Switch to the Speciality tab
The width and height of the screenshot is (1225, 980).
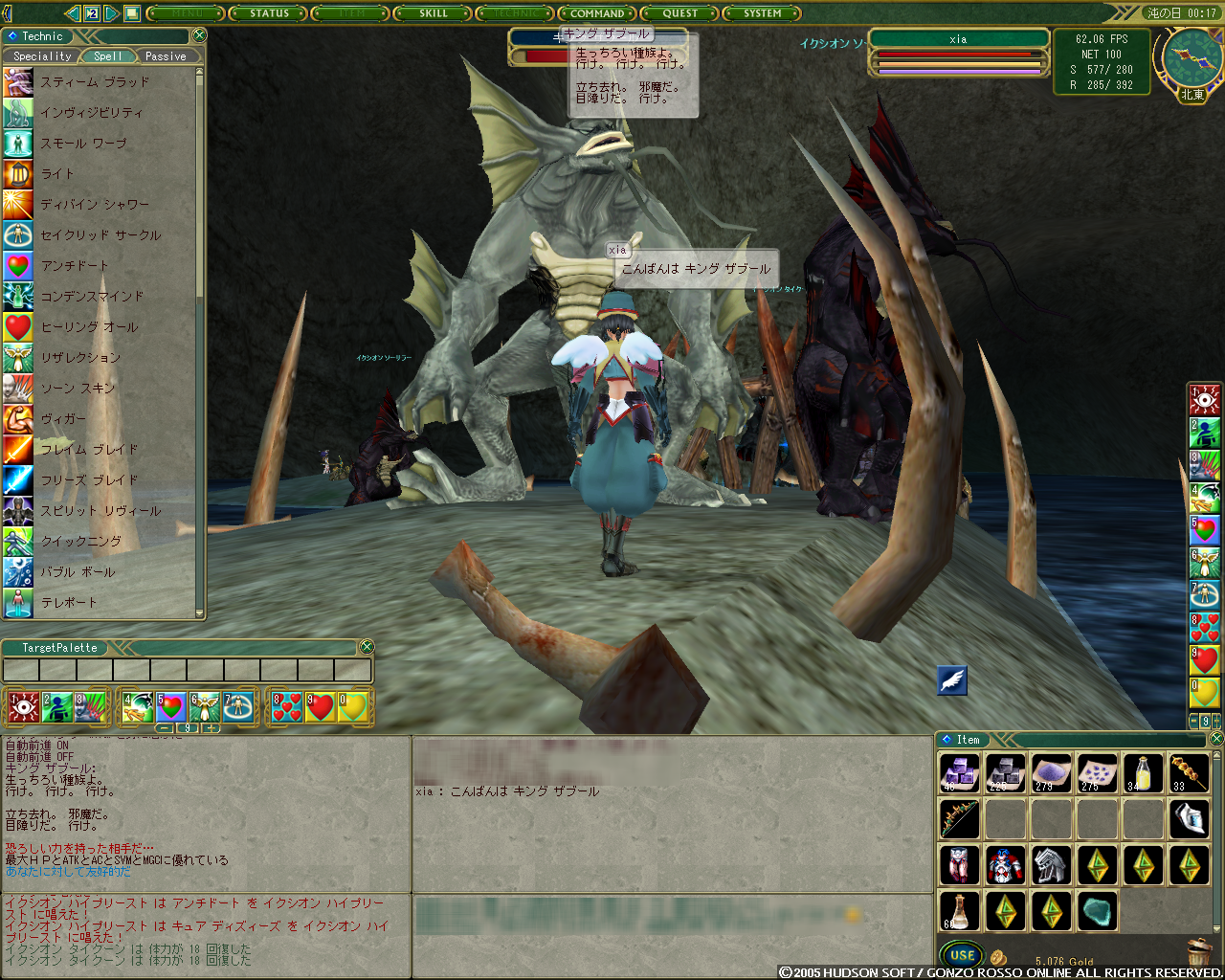tap(42, 56)
